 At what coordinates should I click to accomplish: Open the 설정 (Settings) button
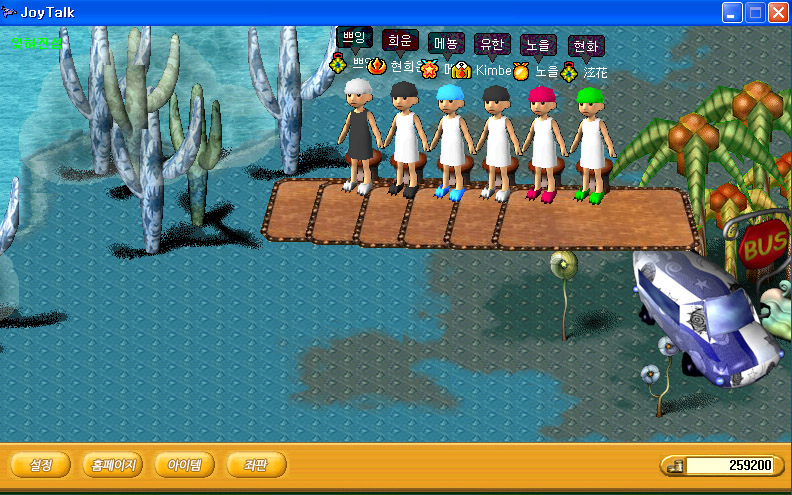coord(41,465)
